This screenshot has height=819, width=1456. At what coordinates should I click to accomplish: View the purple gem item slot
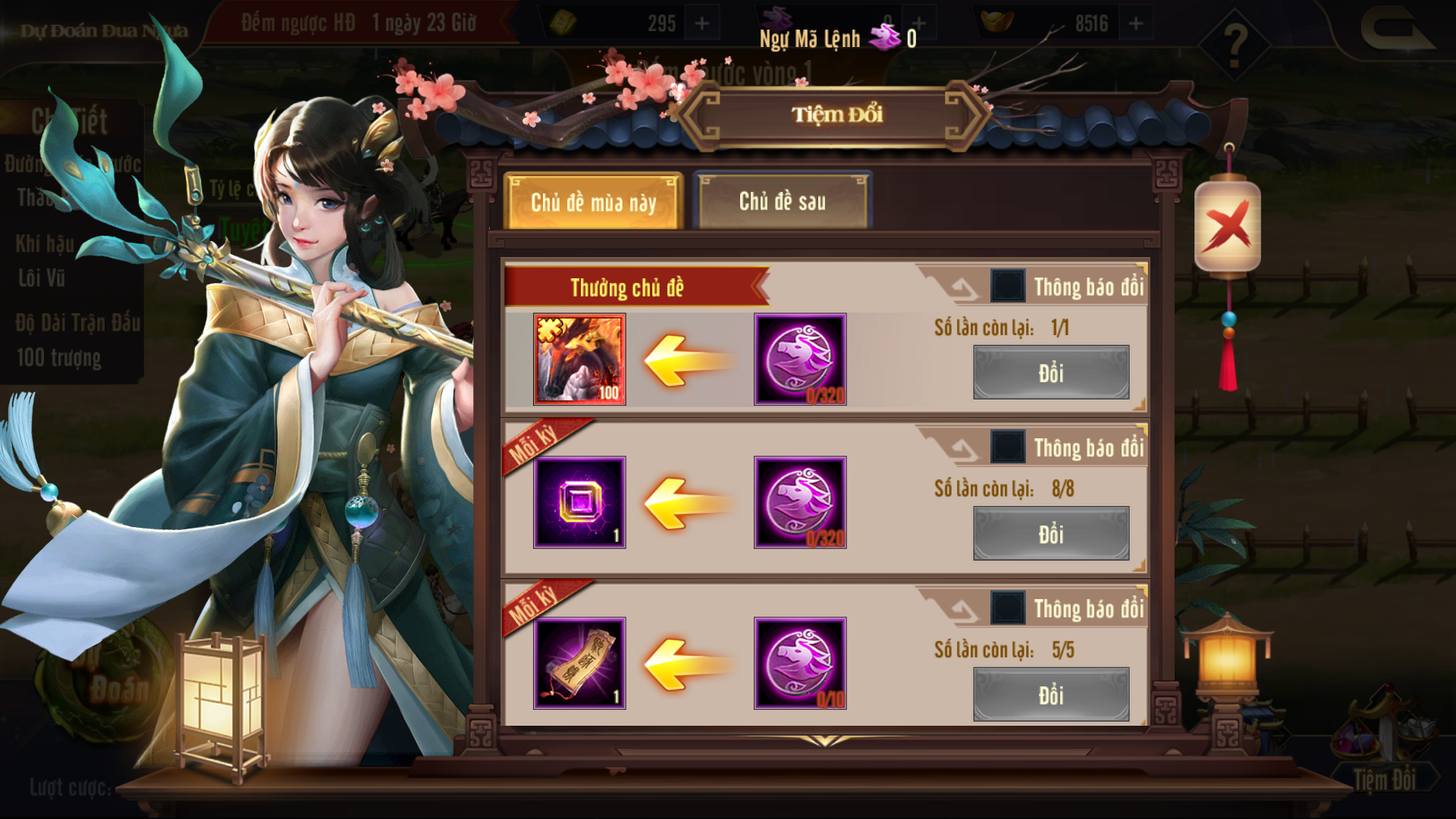pyautogui.click(x=579, y=502)
